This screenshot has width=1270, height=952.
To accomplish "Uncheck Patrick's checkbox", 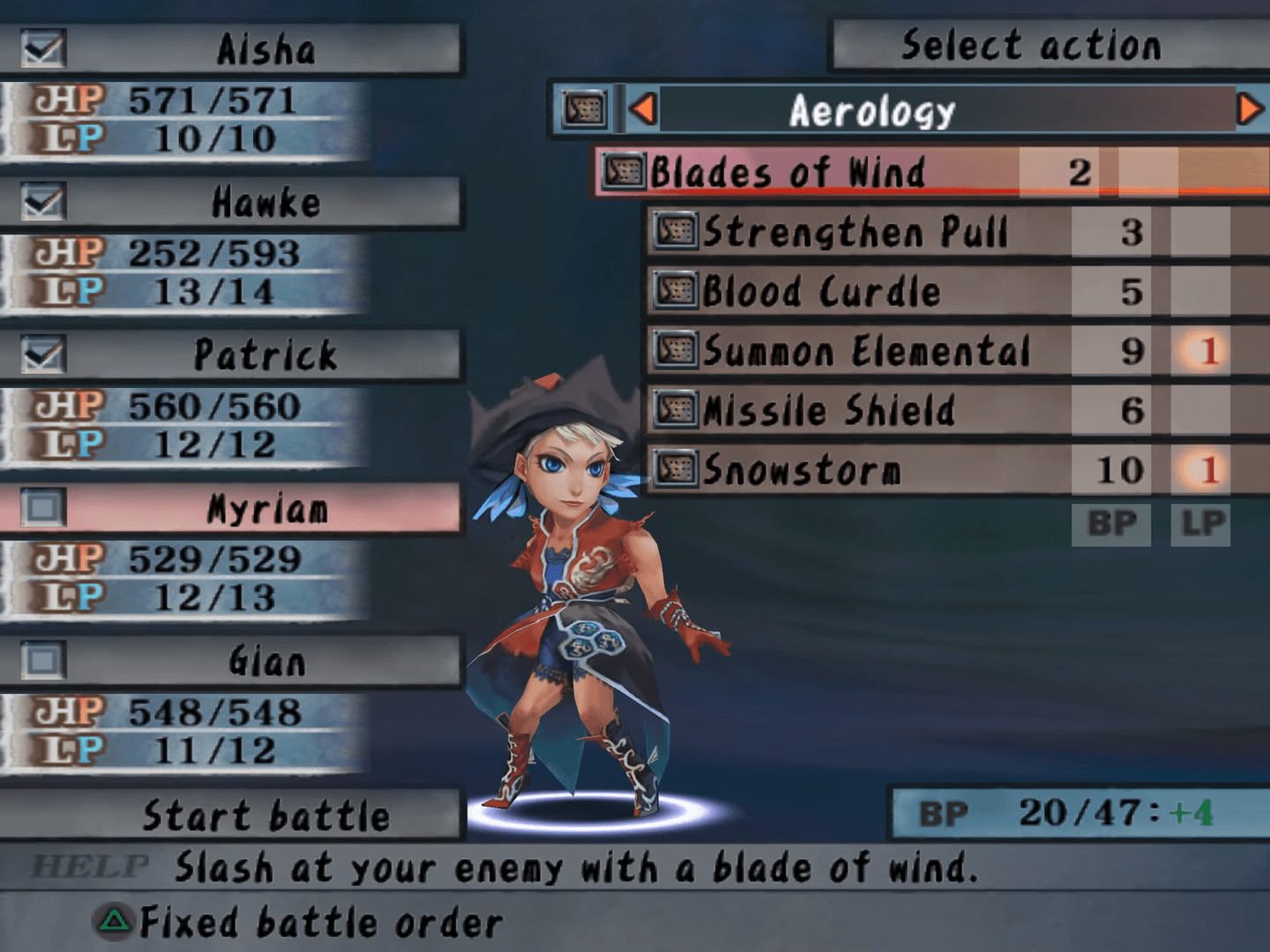I will tap(42, 355).
